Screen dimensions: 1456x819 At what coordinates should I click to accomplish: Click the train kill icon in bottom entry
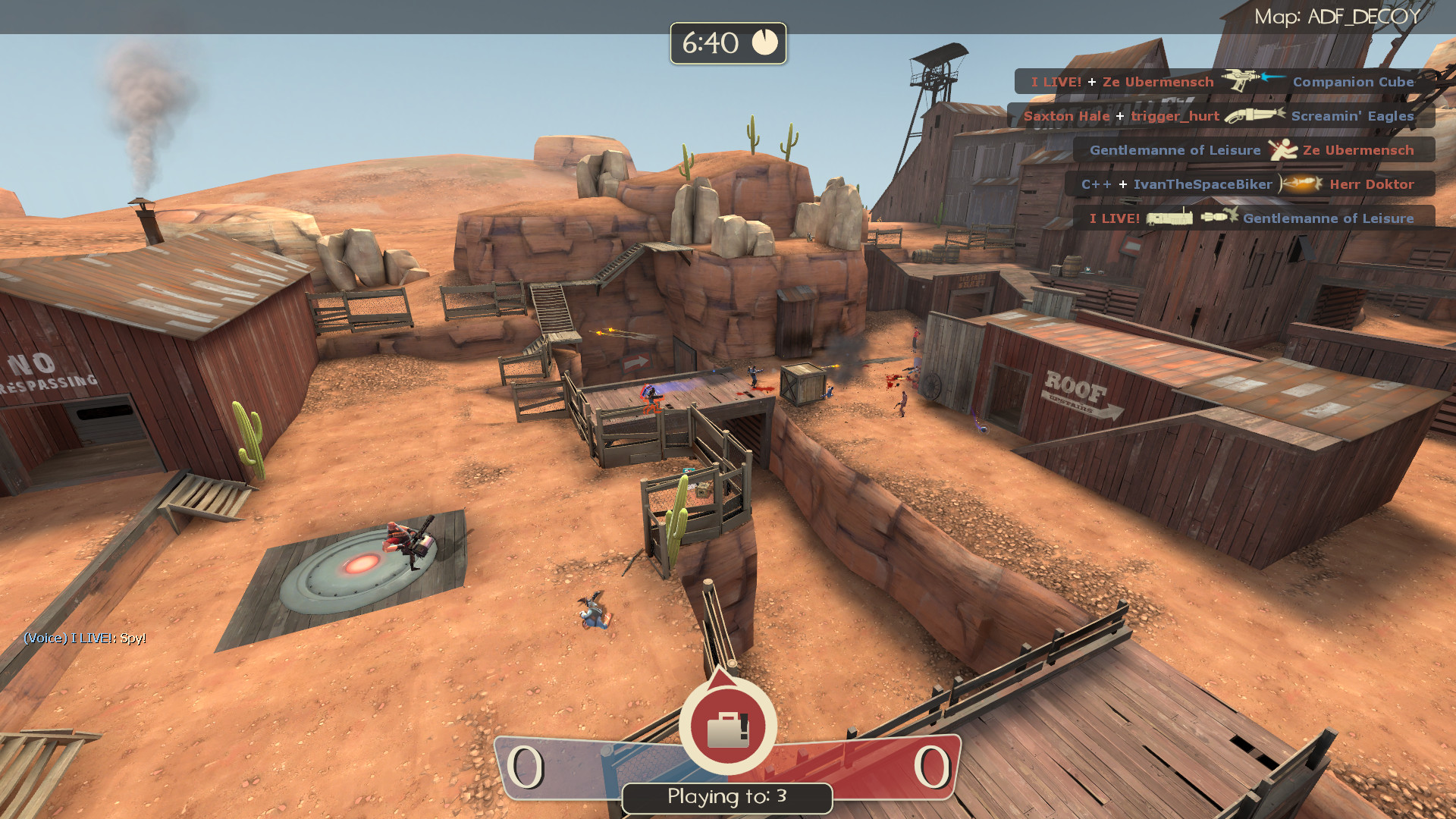pos(1169,218)
